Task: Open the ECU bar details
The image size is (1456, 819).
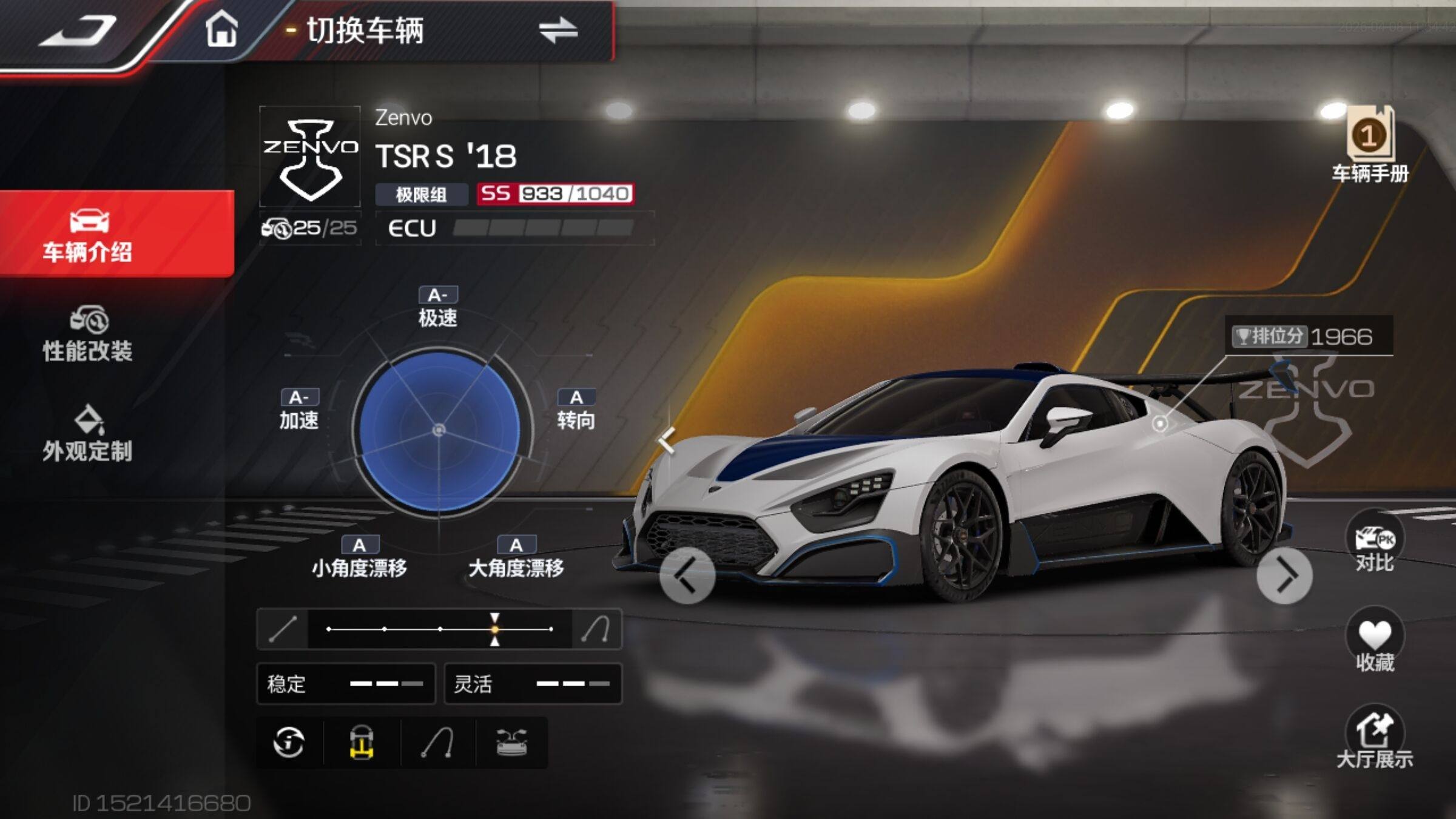Action: 514,228
